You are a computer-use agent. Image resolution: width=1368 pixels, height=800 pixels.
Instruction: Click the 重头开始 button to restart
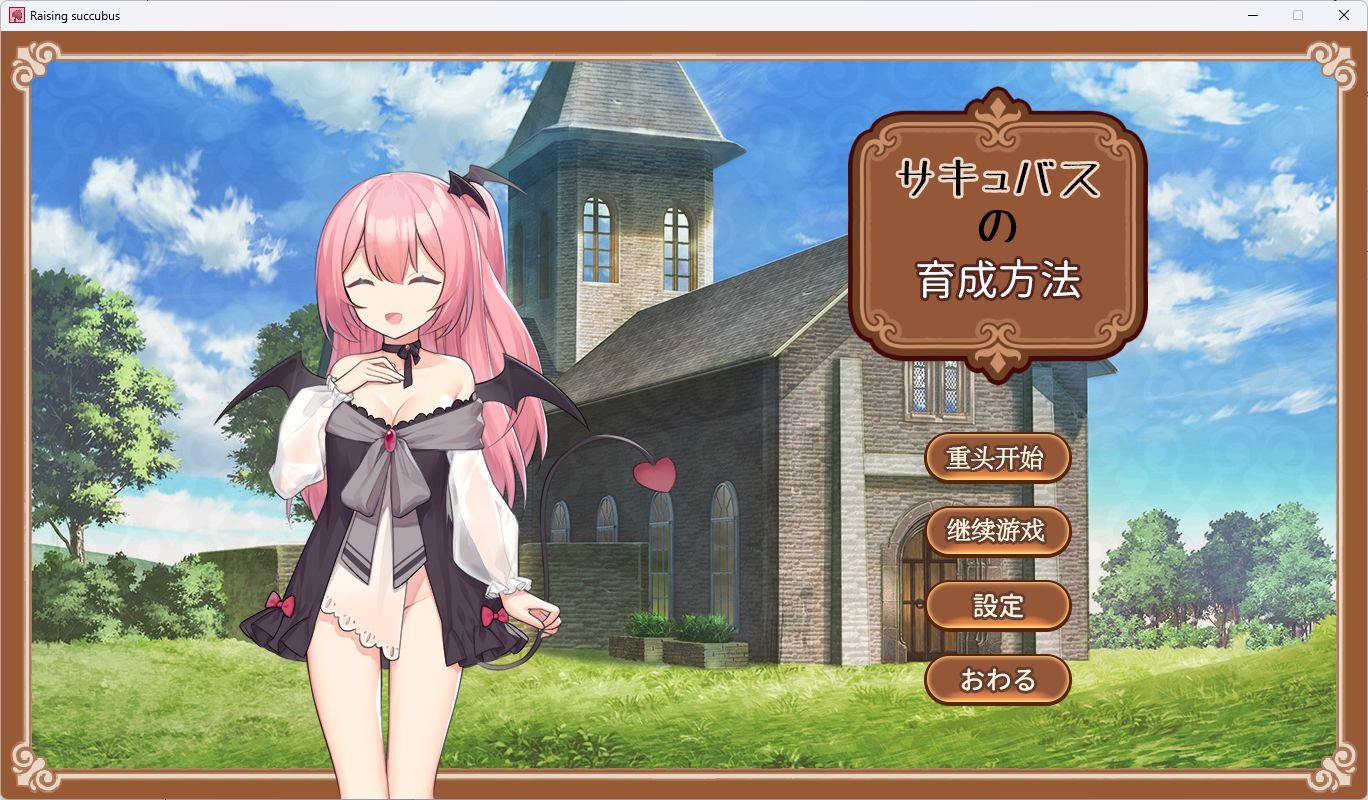998,457
